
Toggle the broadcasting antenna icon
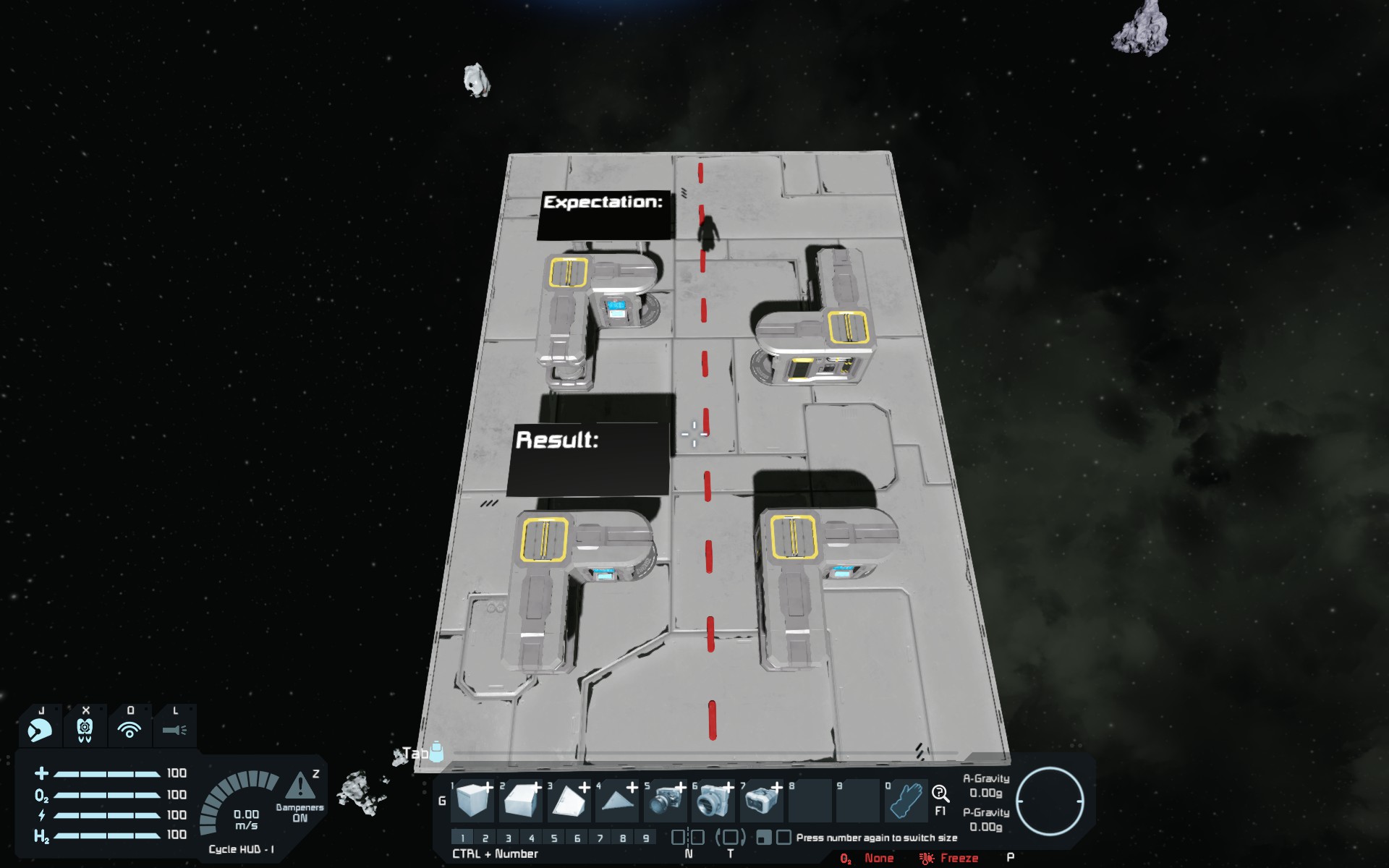coord(129,729)
